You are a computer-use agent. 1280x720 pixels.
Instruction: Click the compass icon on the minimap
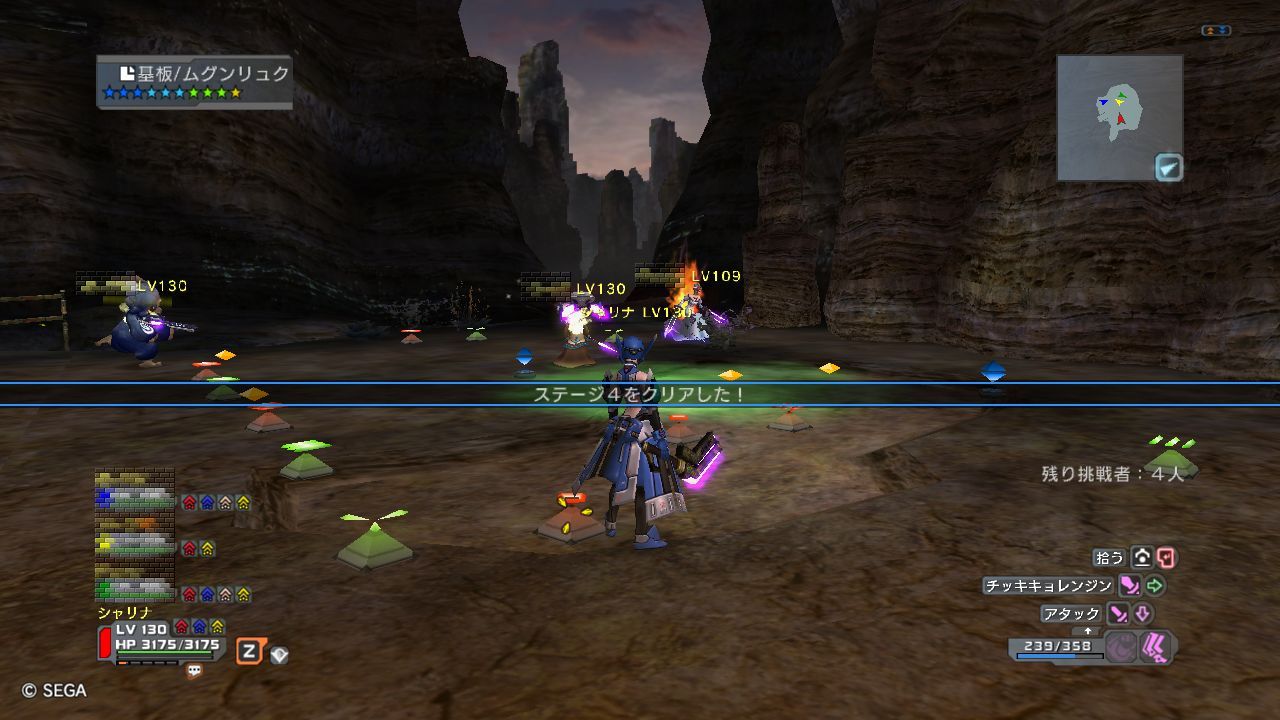1168,167
